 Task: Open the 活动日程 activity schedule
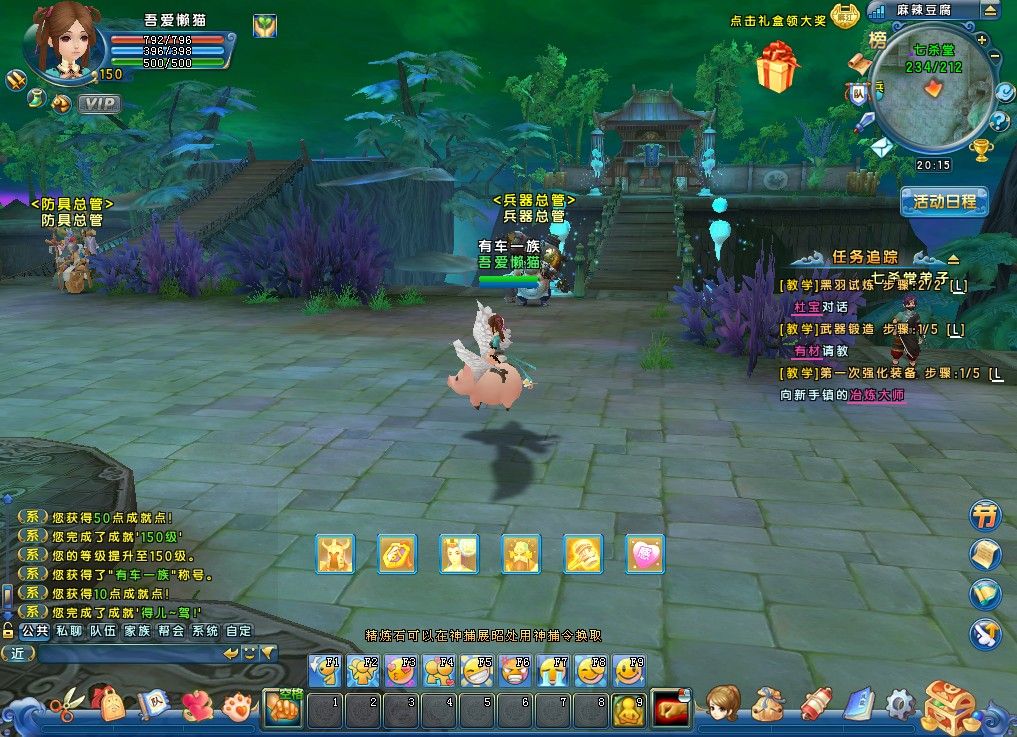pyautogui.click(x=944, y=201)
